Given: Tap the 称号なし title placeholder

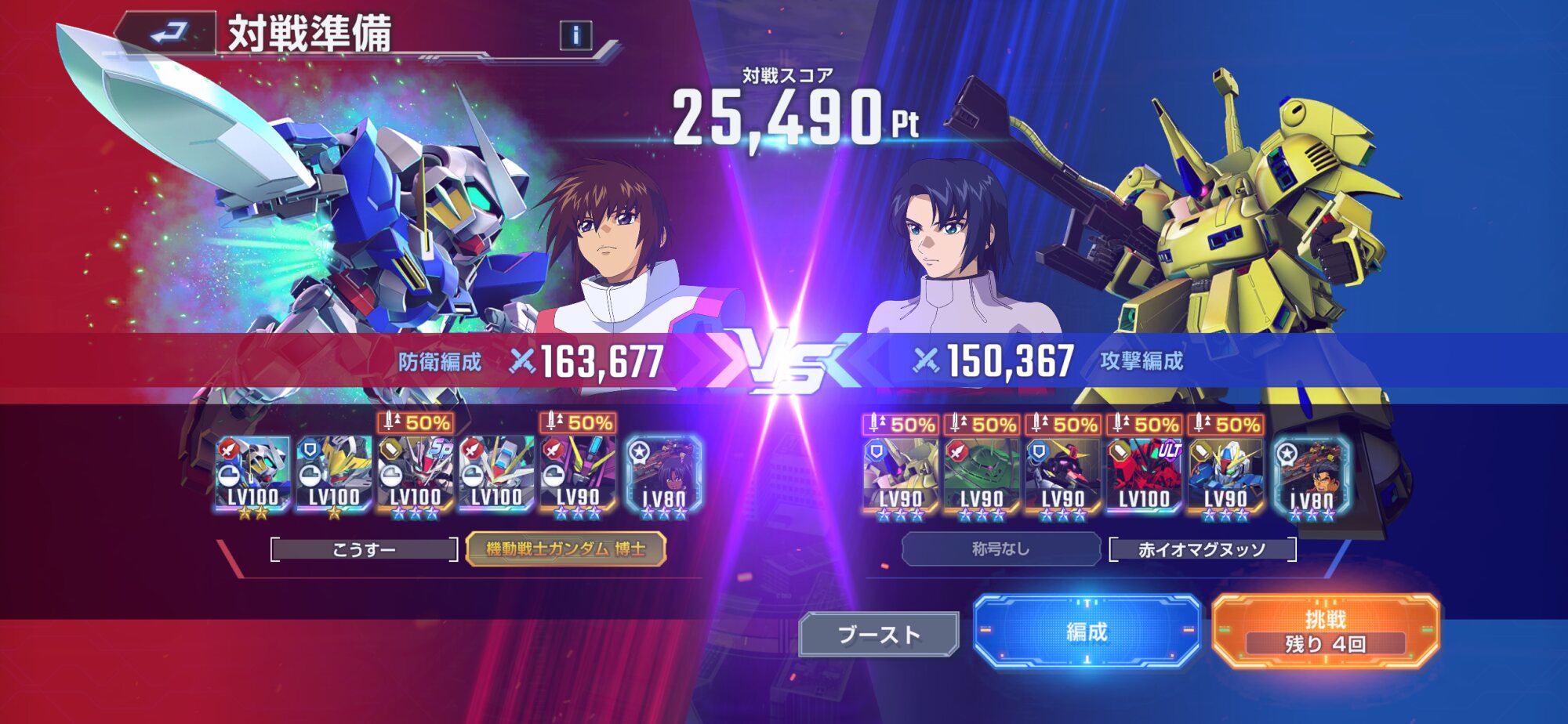Looking at the screenshot, I should [1000, 549].
